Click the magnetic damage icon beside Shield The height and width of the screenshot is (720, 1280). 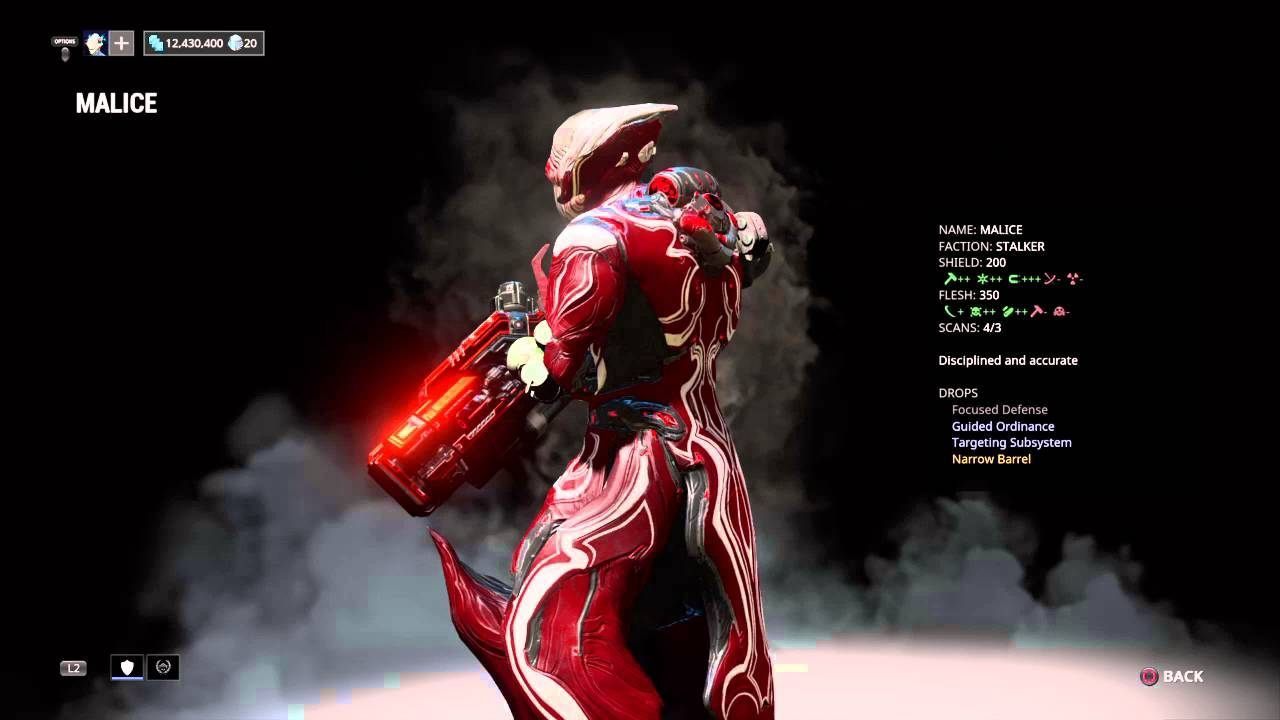[x=1012, y=279]
